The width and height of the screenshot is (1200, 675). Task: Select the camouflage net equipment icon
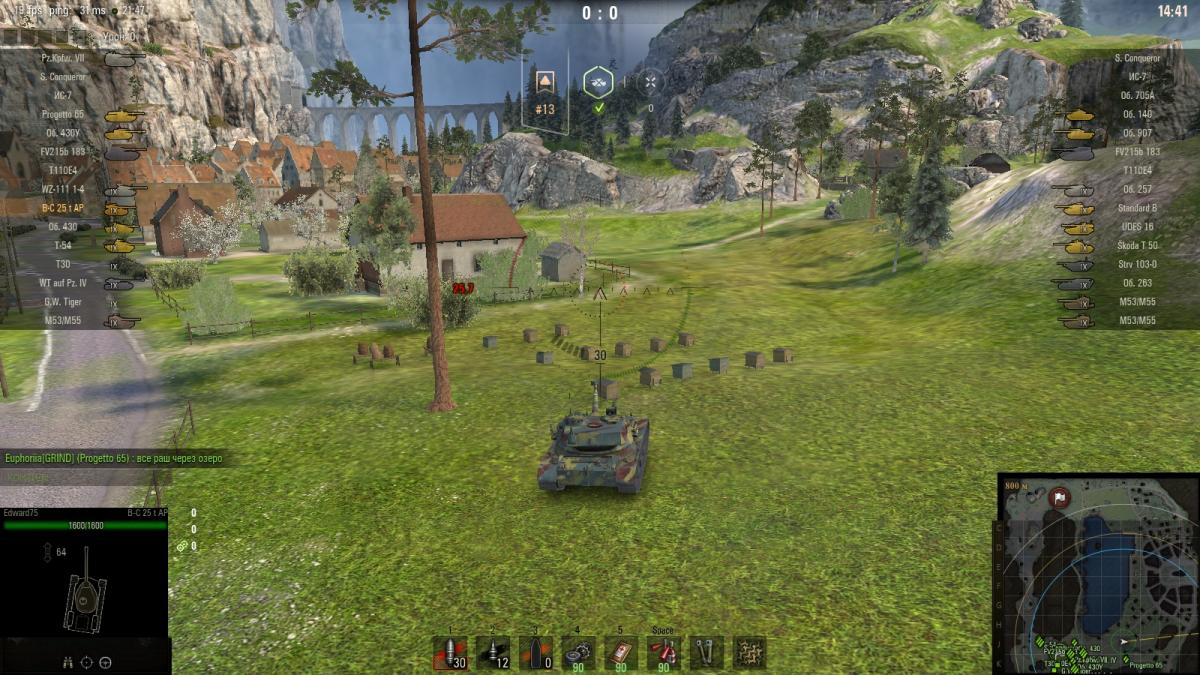point(749,653)
